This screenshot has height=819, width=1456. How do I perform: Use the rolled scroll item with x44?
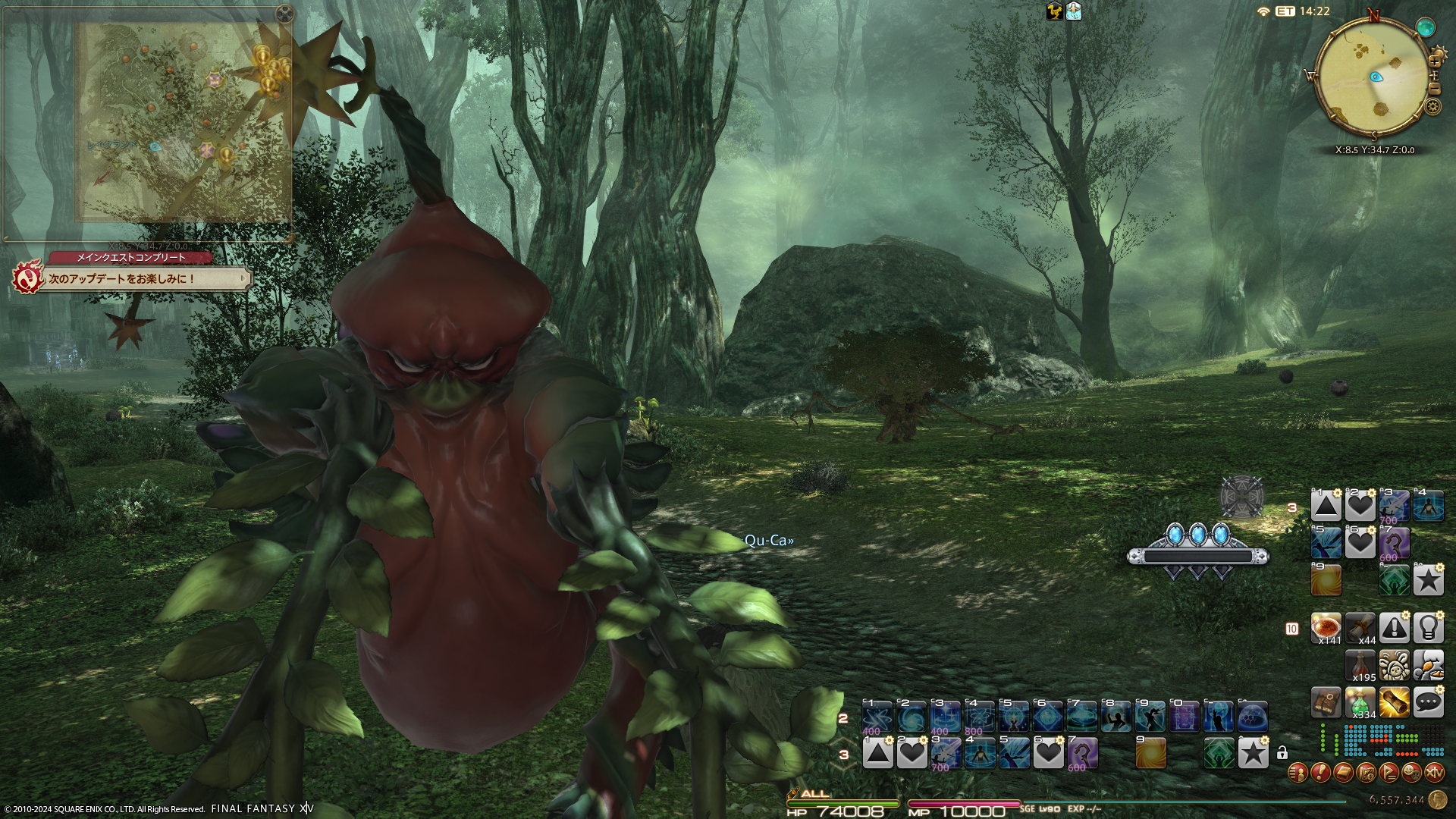click(1360, 629)
